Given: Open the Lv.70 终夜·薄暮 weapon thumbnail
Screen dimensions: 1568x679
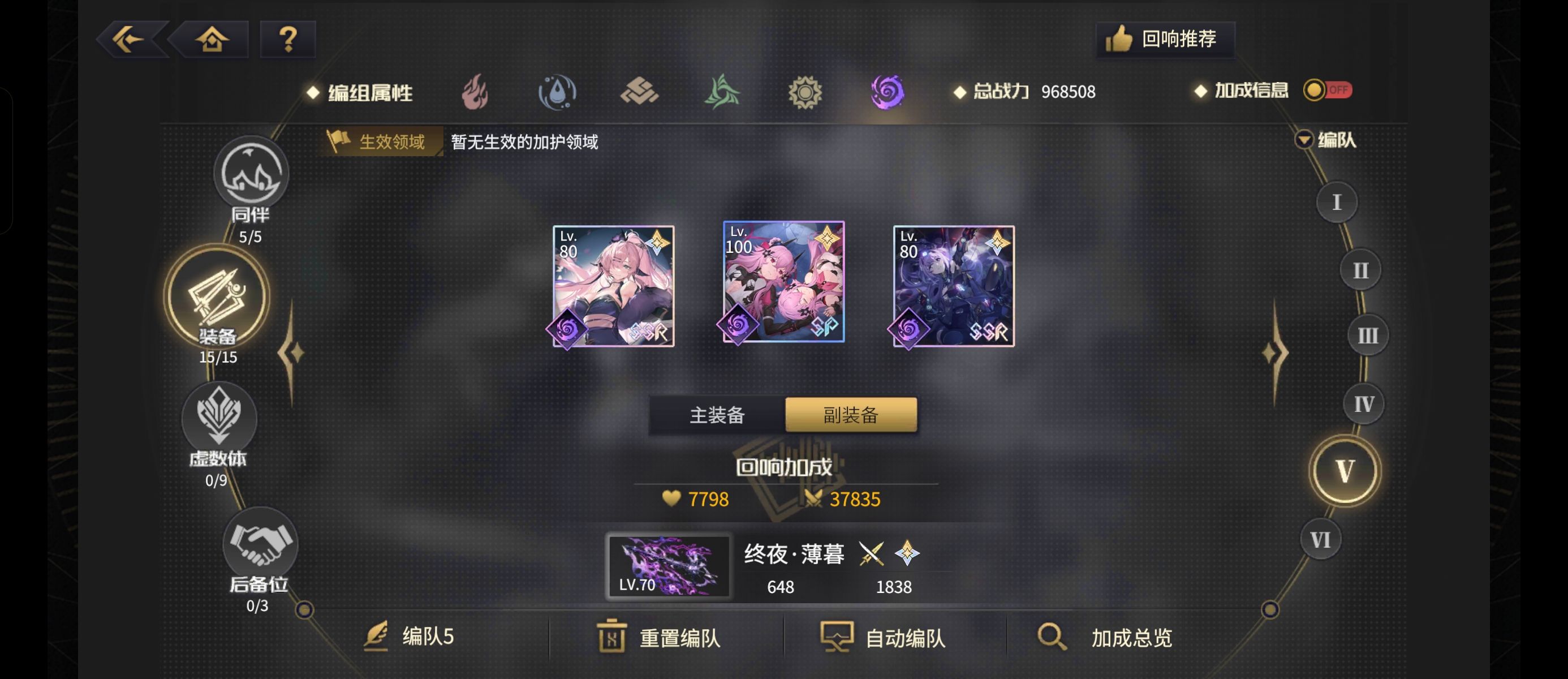Looking at the screenshot, I should coord(669,566).
